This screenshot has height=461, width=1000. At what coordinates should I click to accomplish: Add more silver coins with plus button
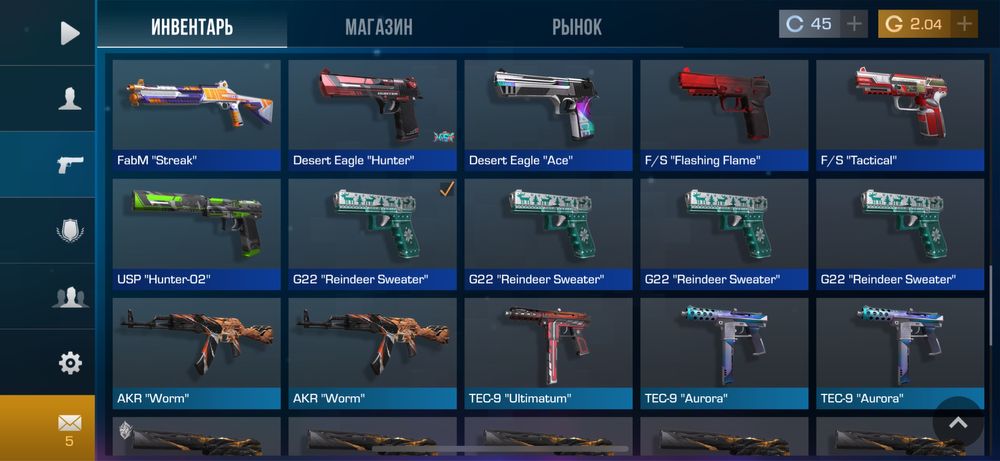[854, 24]
